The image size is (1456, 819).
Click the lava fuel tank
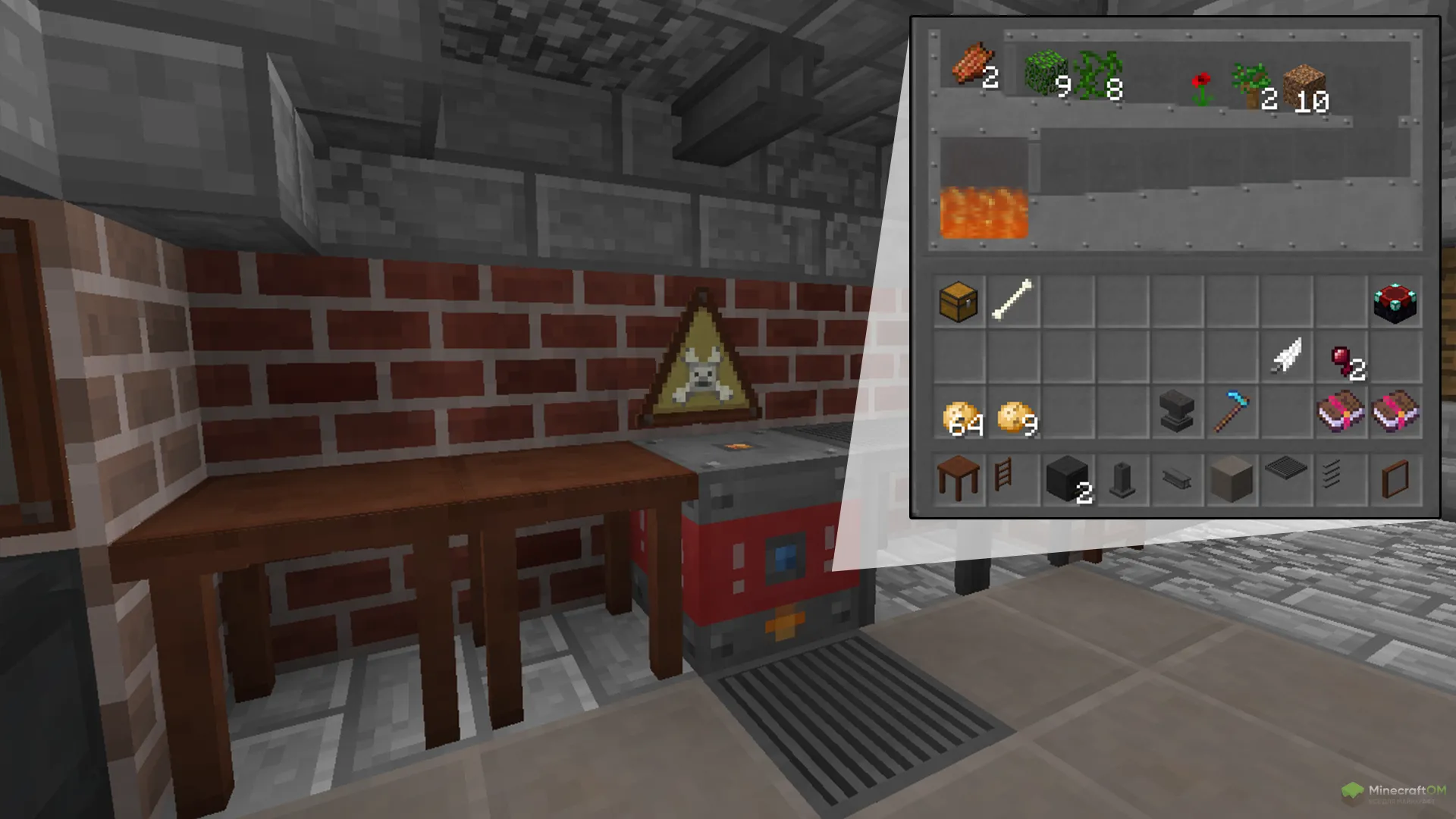[x=984, y=213]
